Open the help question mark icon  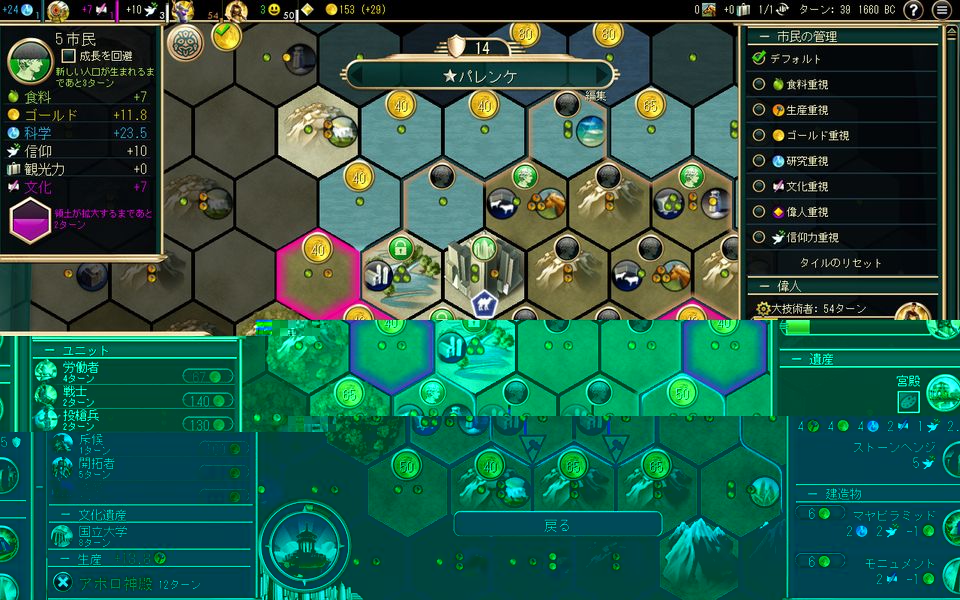tap(913, 10)
